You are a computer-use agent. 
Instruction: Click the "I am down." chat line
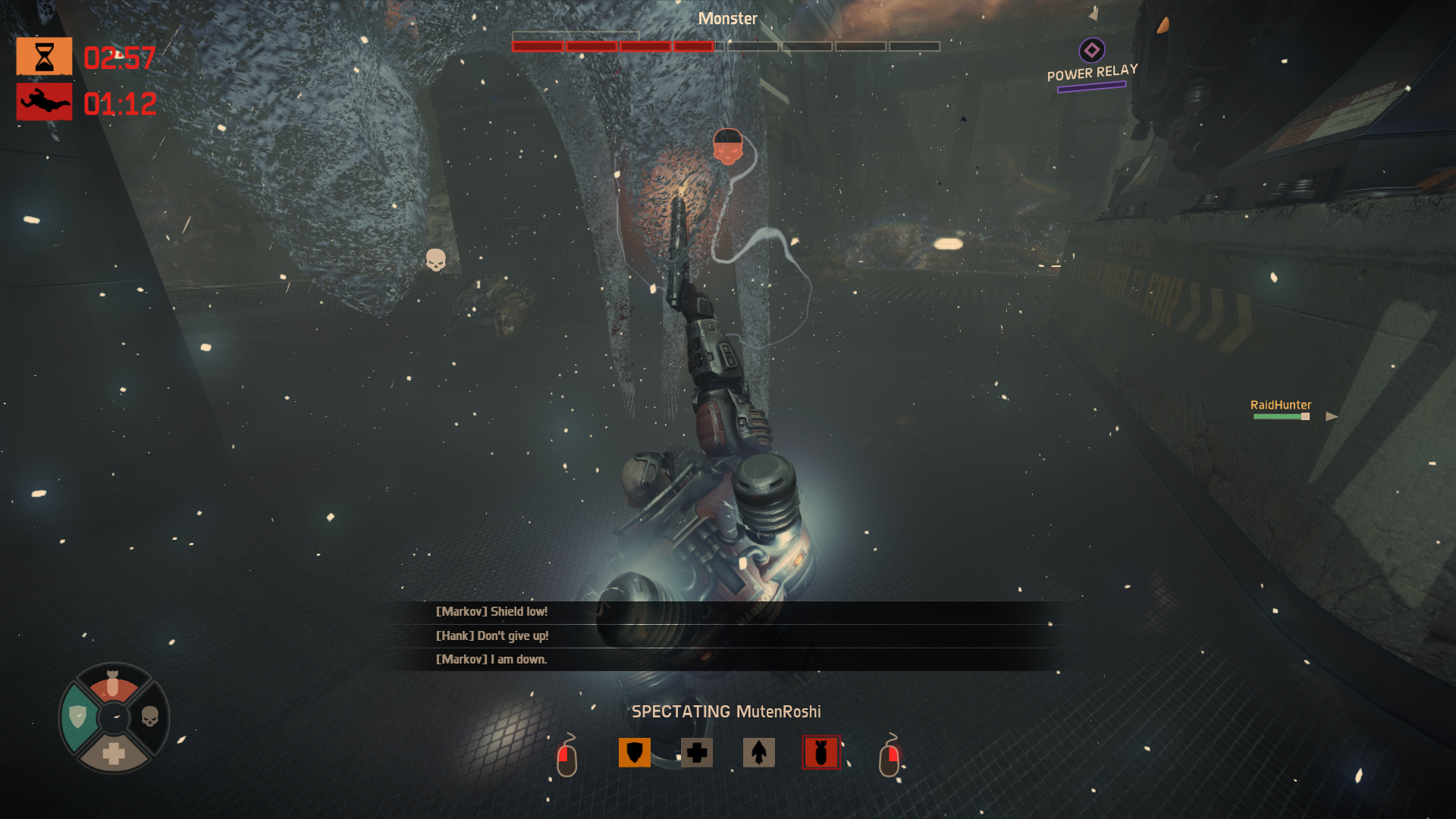[x=491, y=659]
